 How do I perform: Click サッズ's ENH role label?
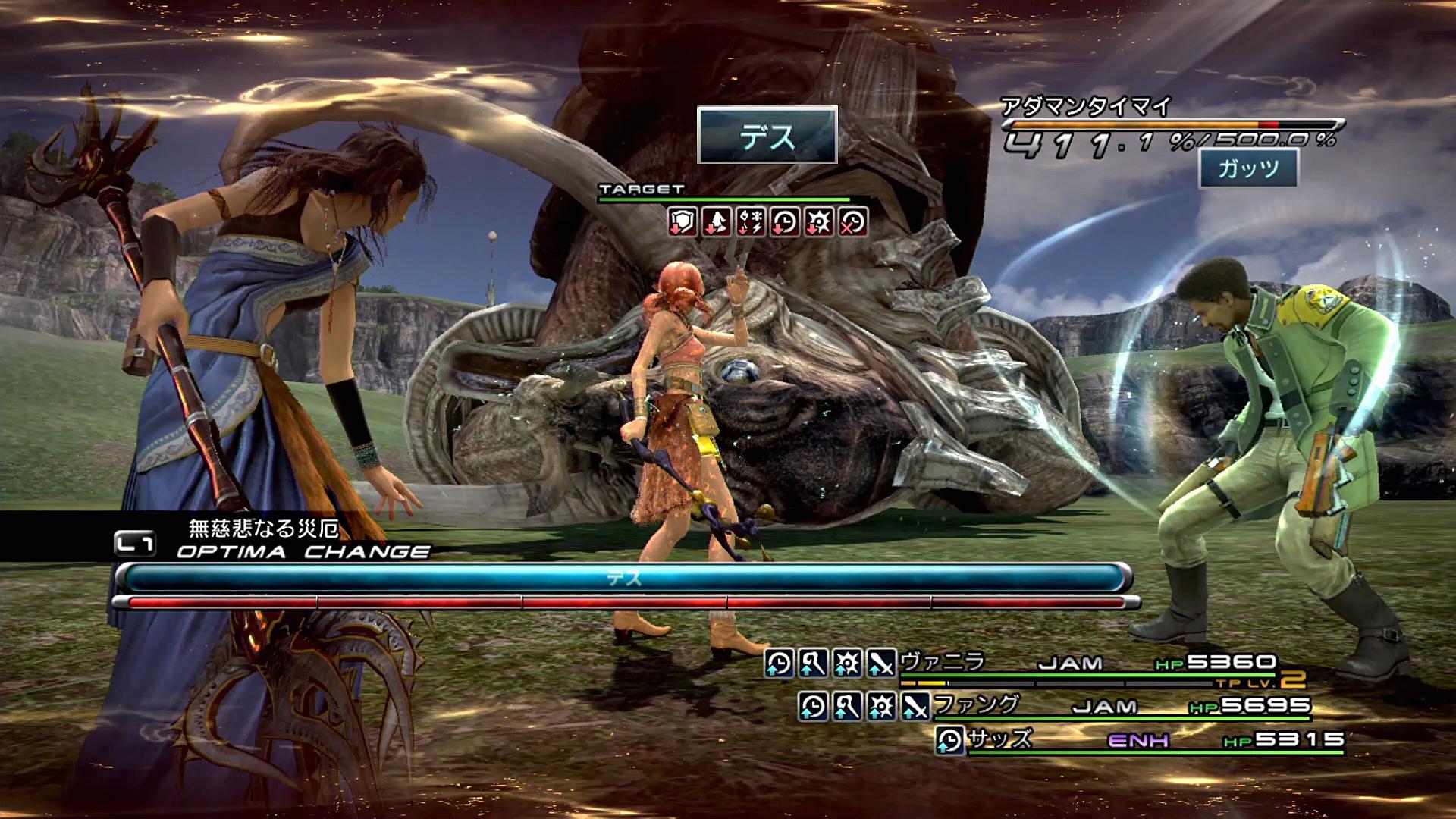(1138, 740)
